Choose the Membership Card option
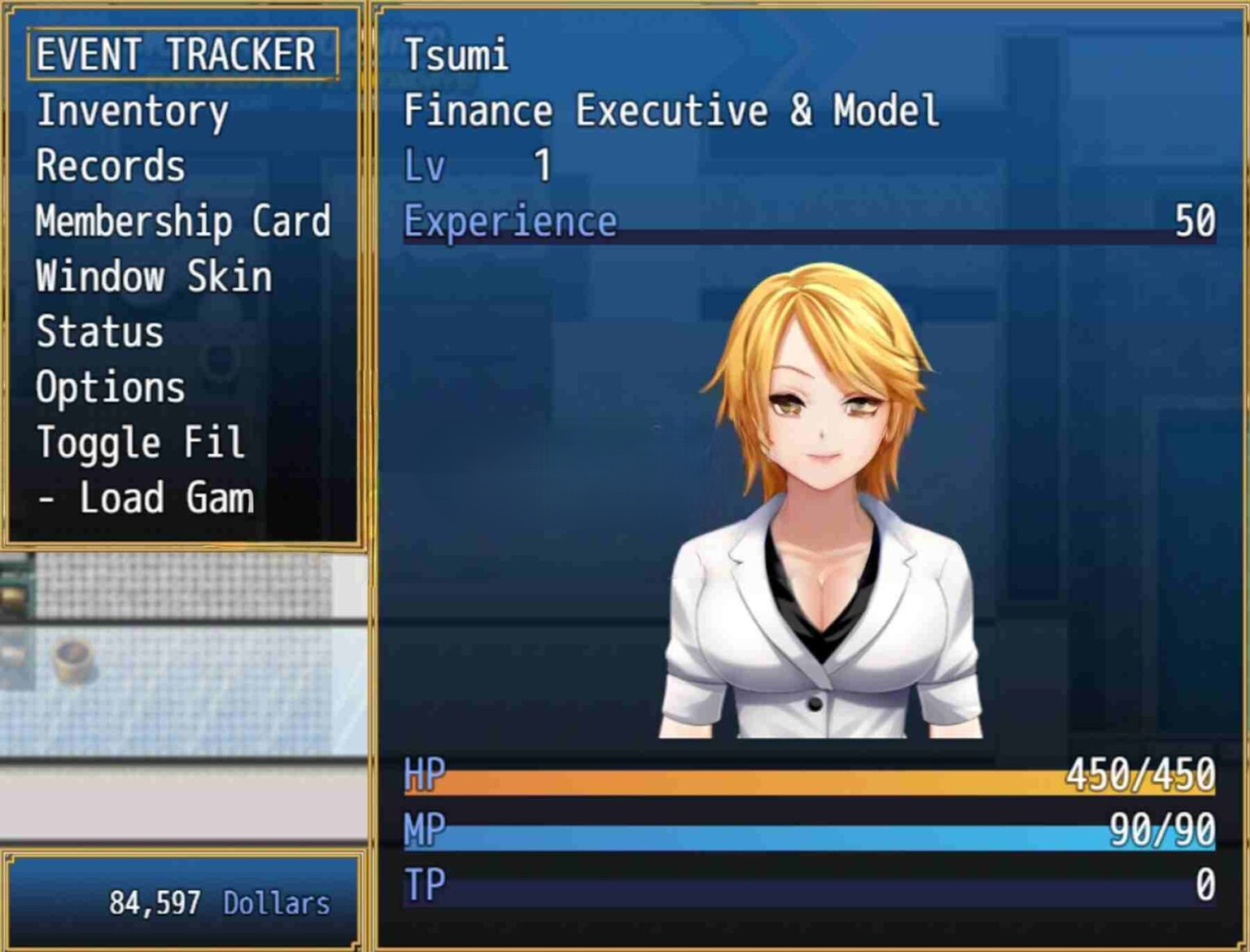1250x952 pixels. coord(183,221)
